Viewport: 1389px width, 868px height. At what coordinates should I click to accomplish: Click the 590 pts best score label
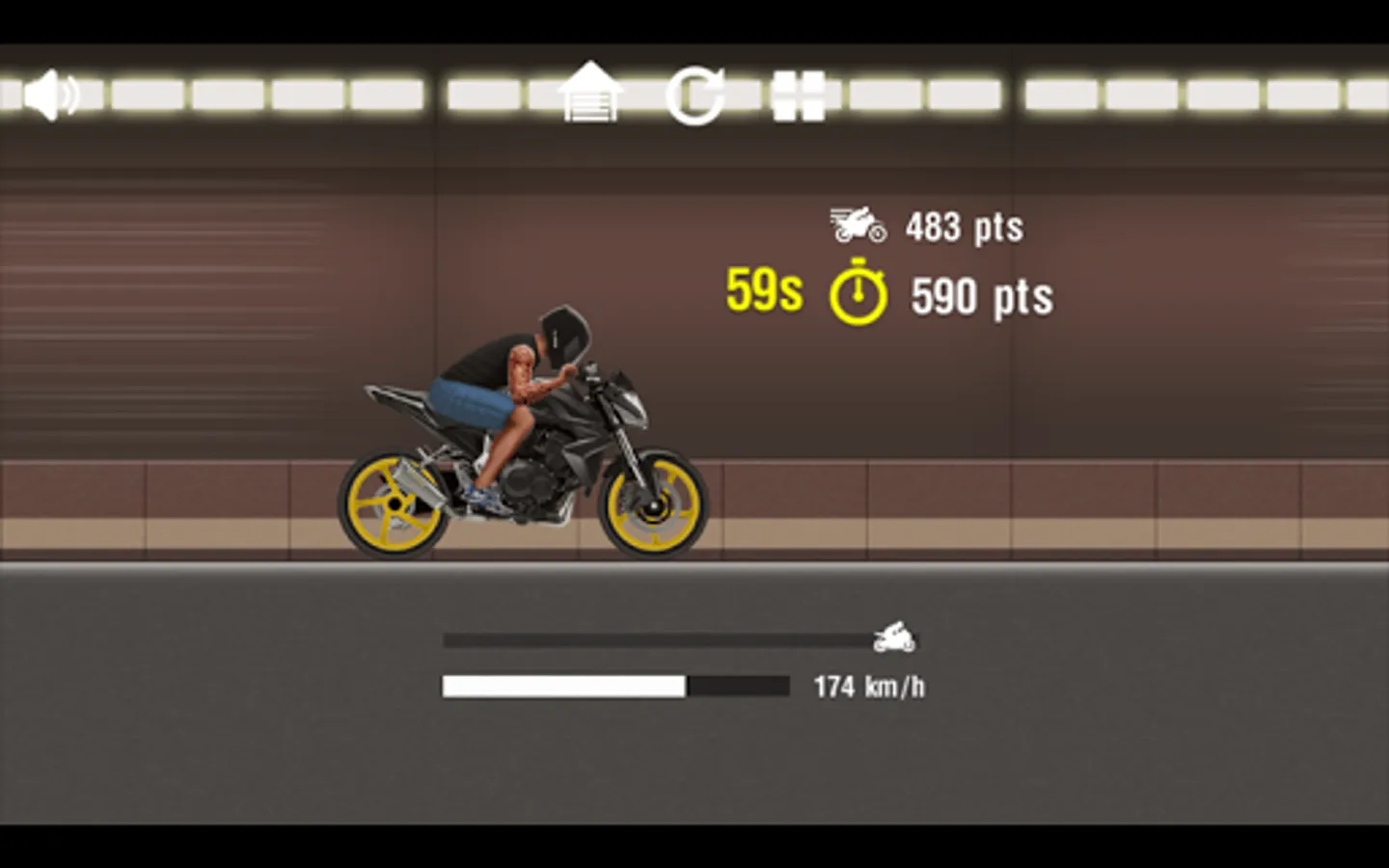pyautogui.click(x=981, y=296)
